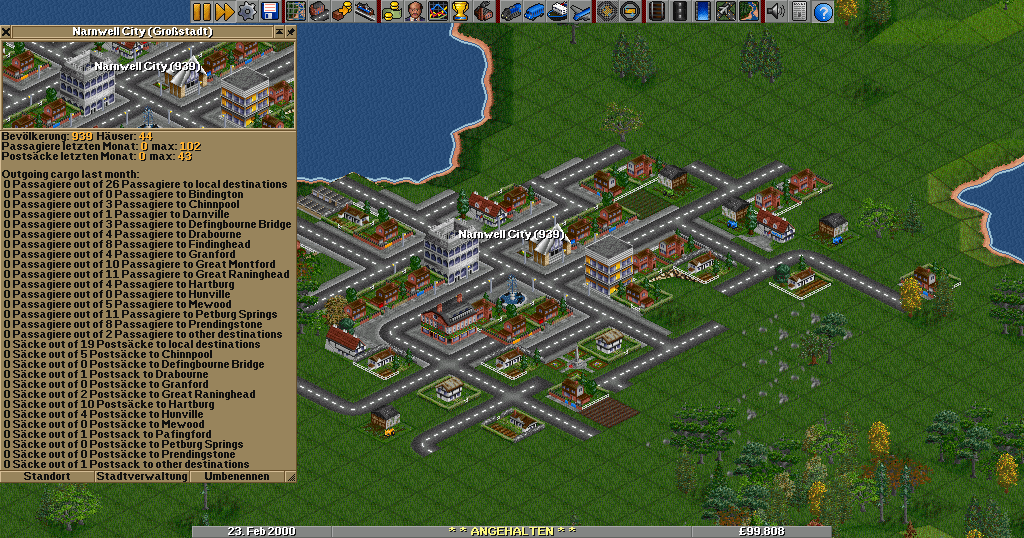Open the sound speaker menu
The height and width of the screenshot is (538, 1024).
pyautogui.click(x=775, y=12)
